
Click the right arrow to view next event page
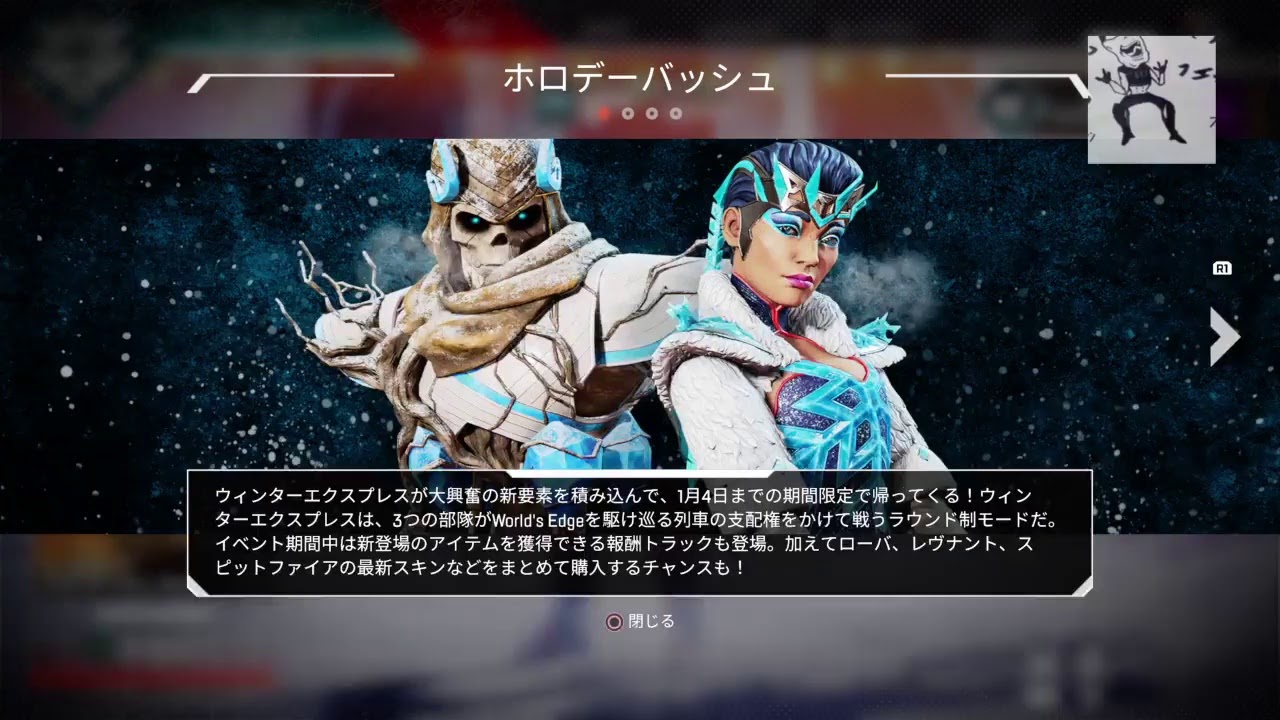click(x=1222, y=337)
